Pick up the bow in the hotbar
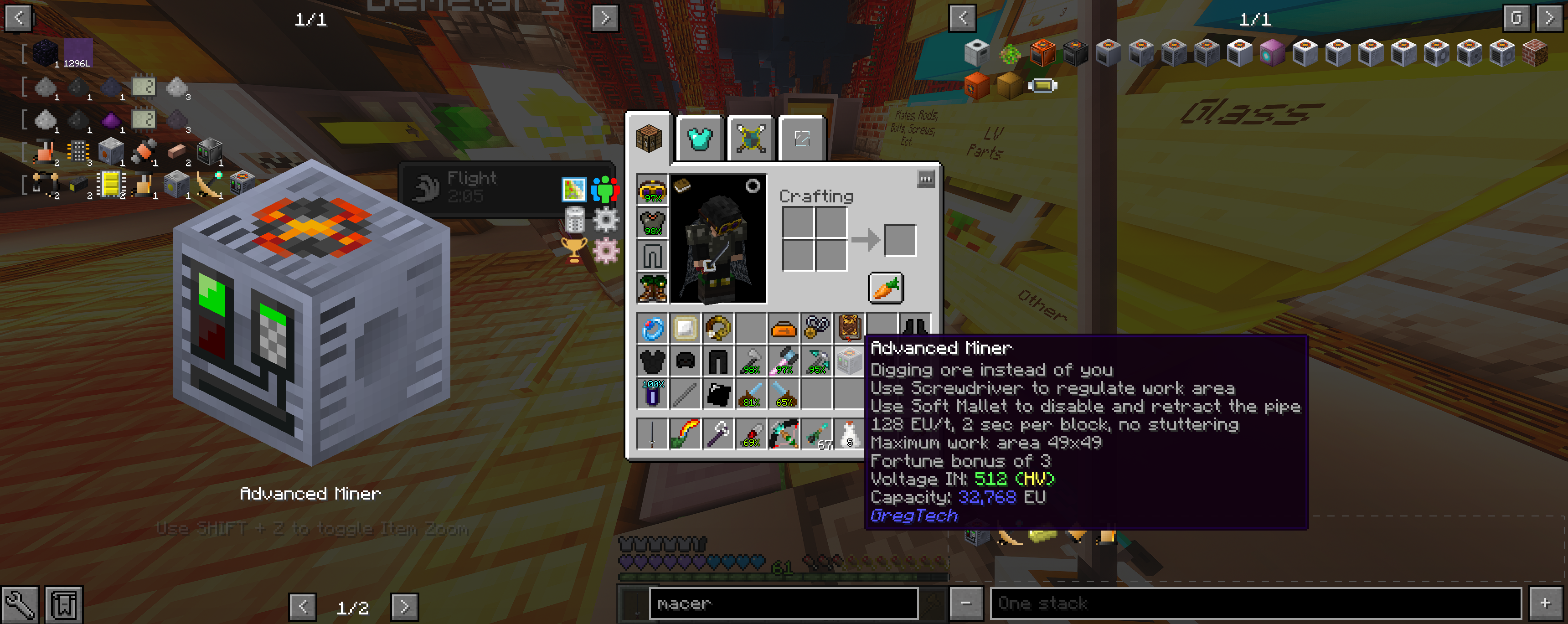 click(x=784, y=434)
